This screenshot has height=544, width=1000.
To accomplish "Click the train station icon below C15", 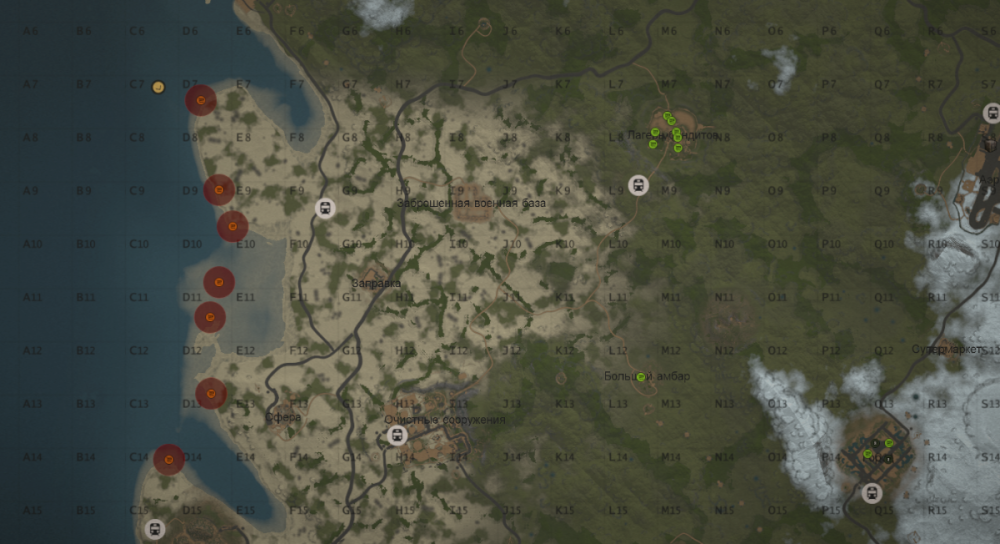I will [154, 529].
